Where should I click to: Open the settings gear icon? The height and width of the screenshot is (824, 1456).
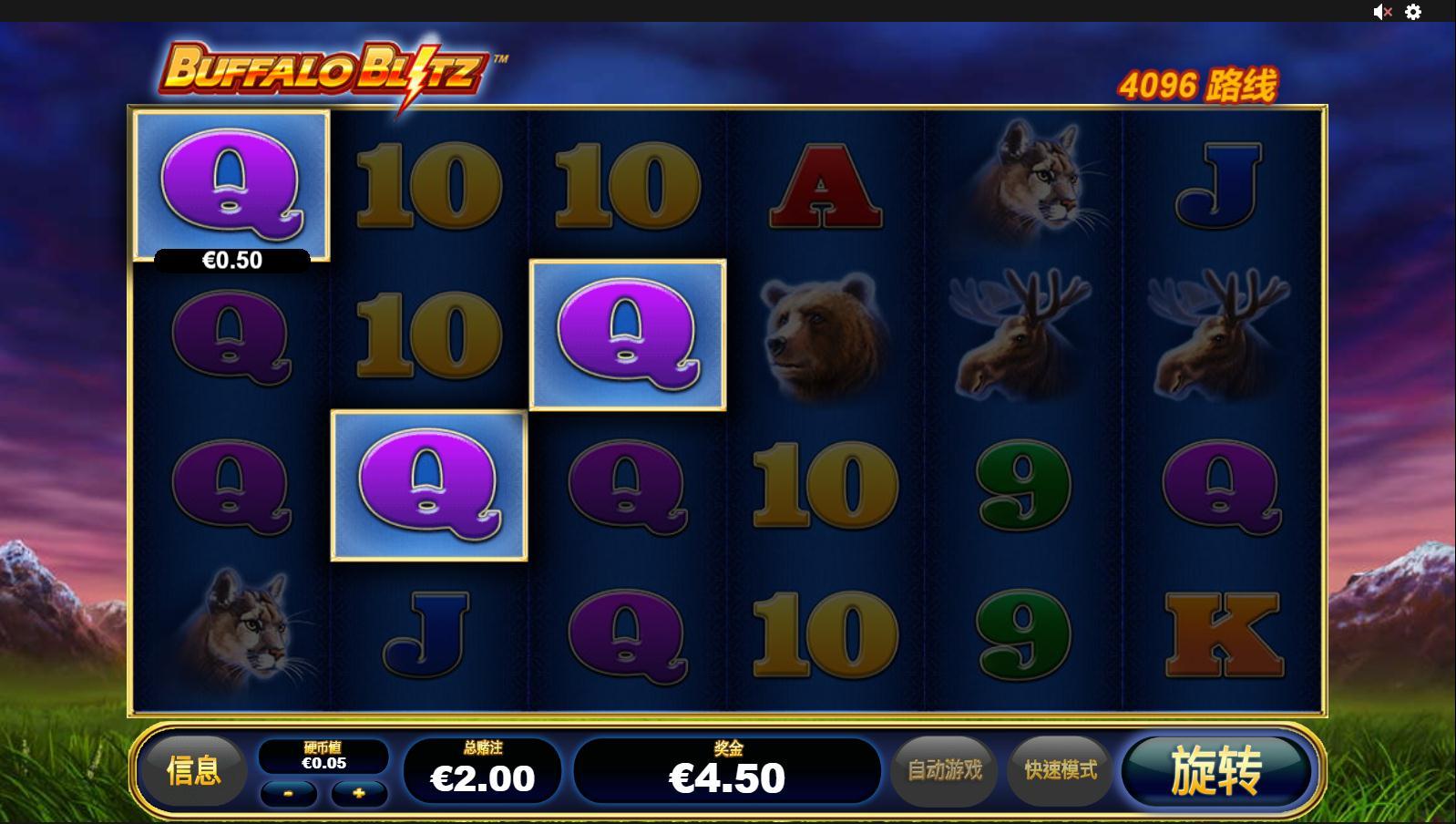[1413, 12]
